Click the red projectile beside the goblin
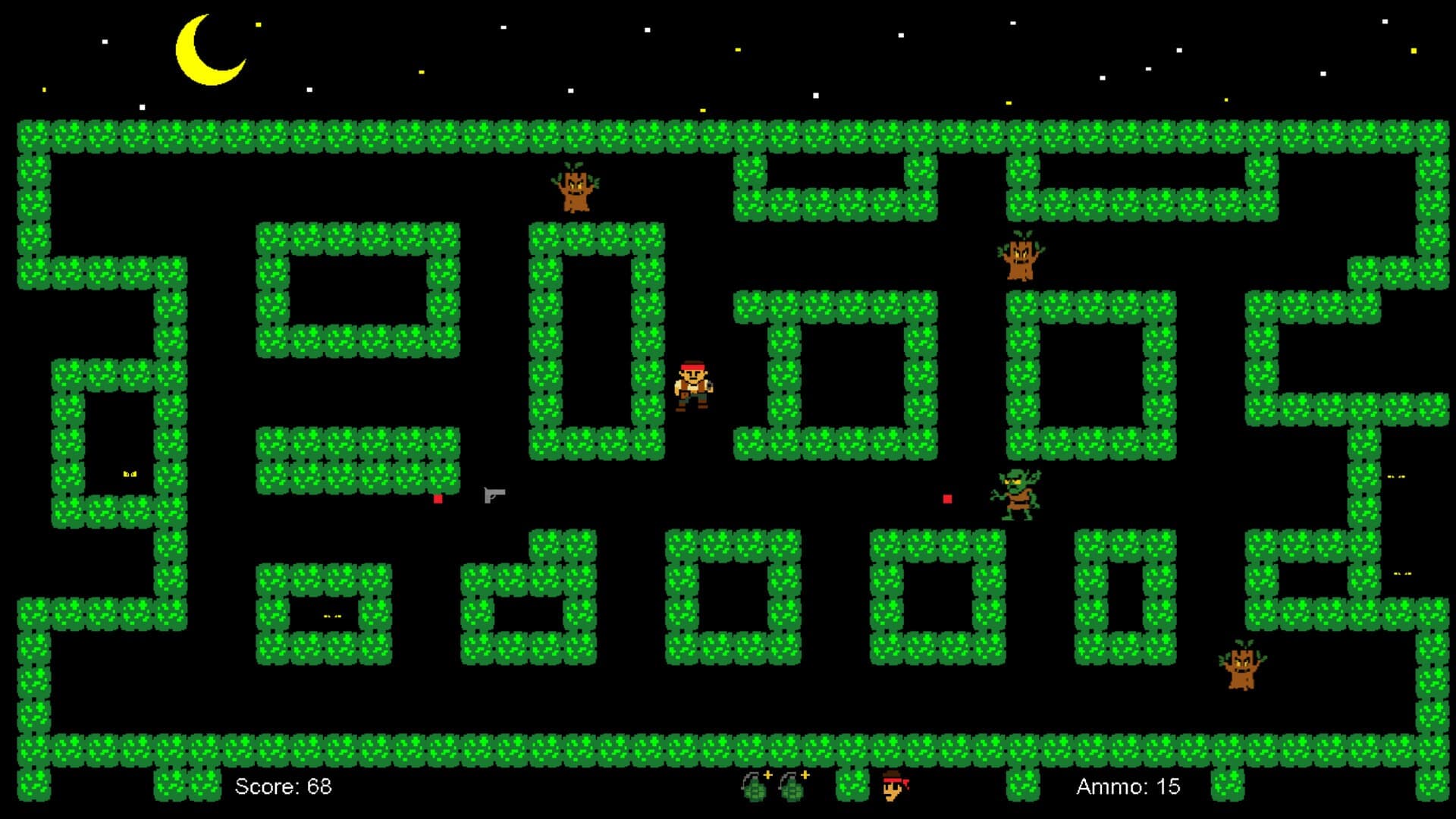 point(947,498)
